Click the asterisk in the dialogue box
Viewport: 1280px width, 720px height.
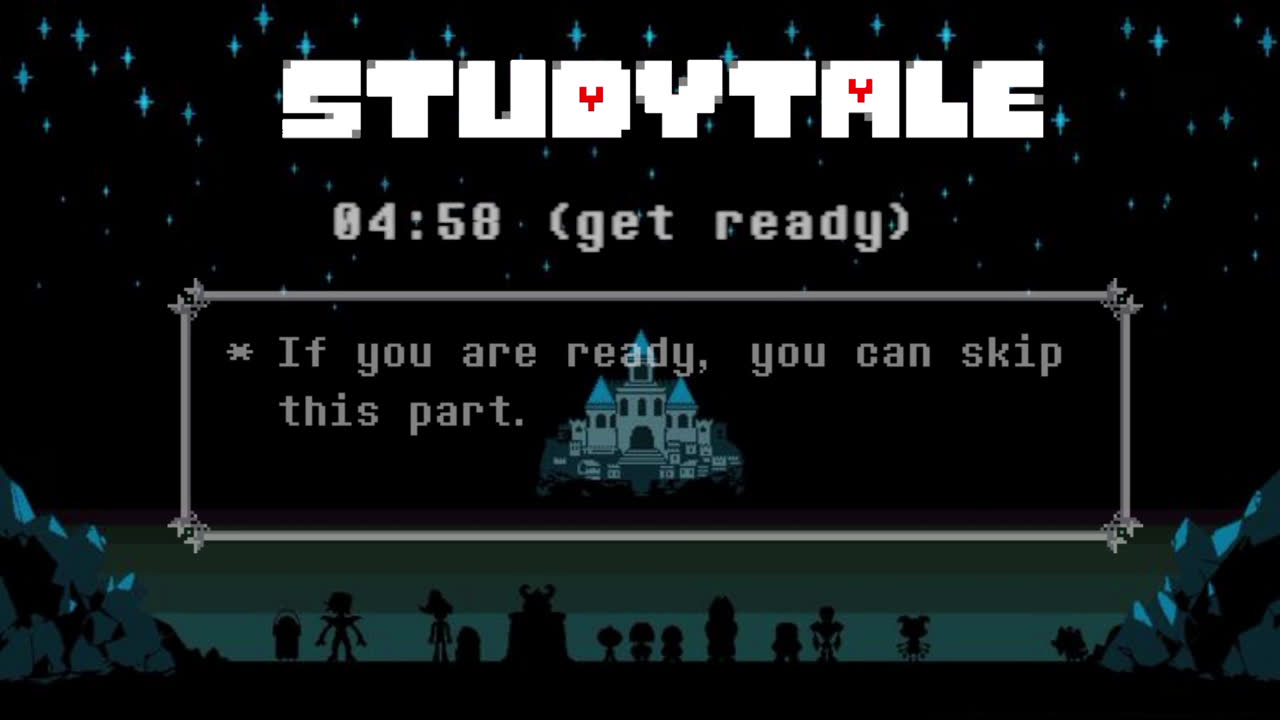pyautogui.click(x=243, y=352)
